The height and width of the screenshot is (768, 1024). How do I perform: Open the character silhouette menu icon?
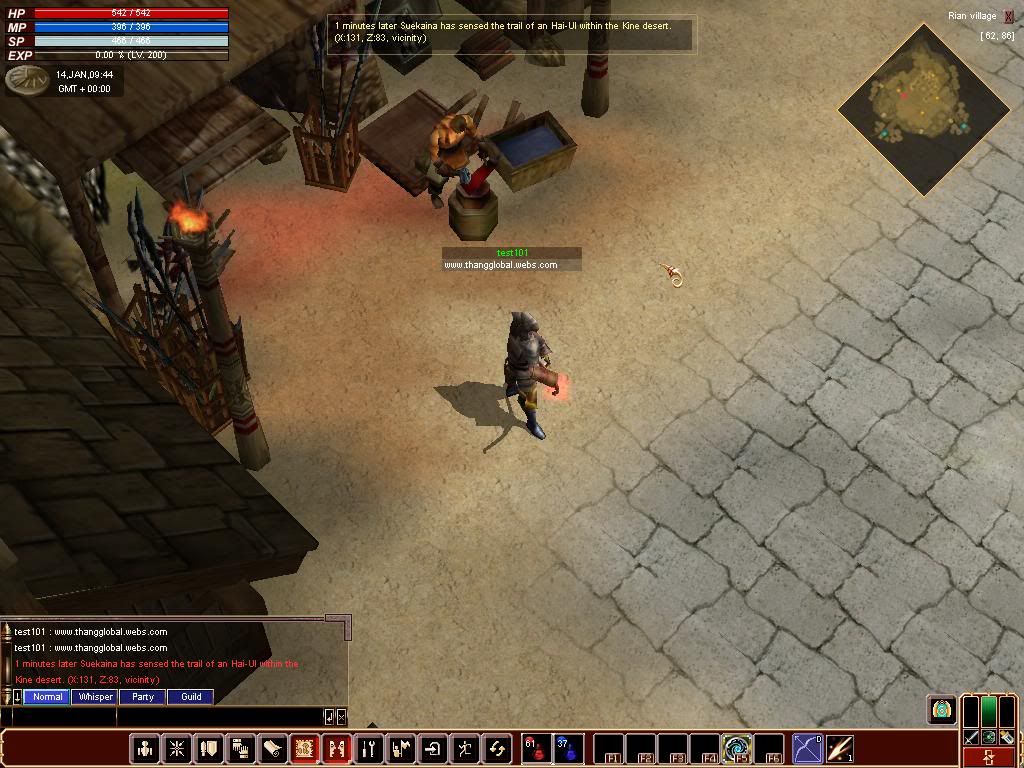click(x=145, y=748)
